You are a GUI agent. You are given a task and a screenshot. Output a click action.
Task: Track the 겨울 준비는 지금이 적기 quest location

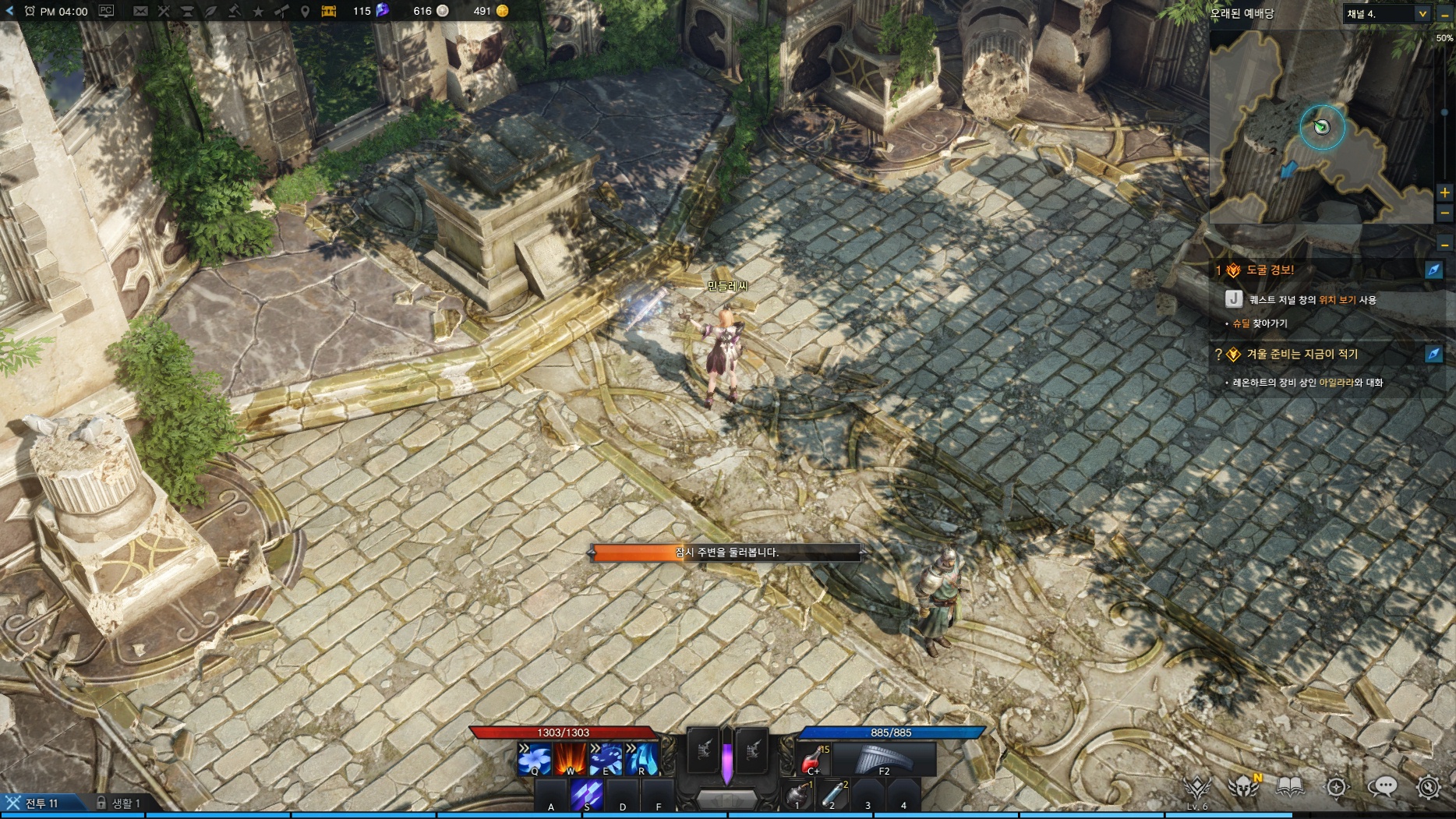(x=1433, y=355)
